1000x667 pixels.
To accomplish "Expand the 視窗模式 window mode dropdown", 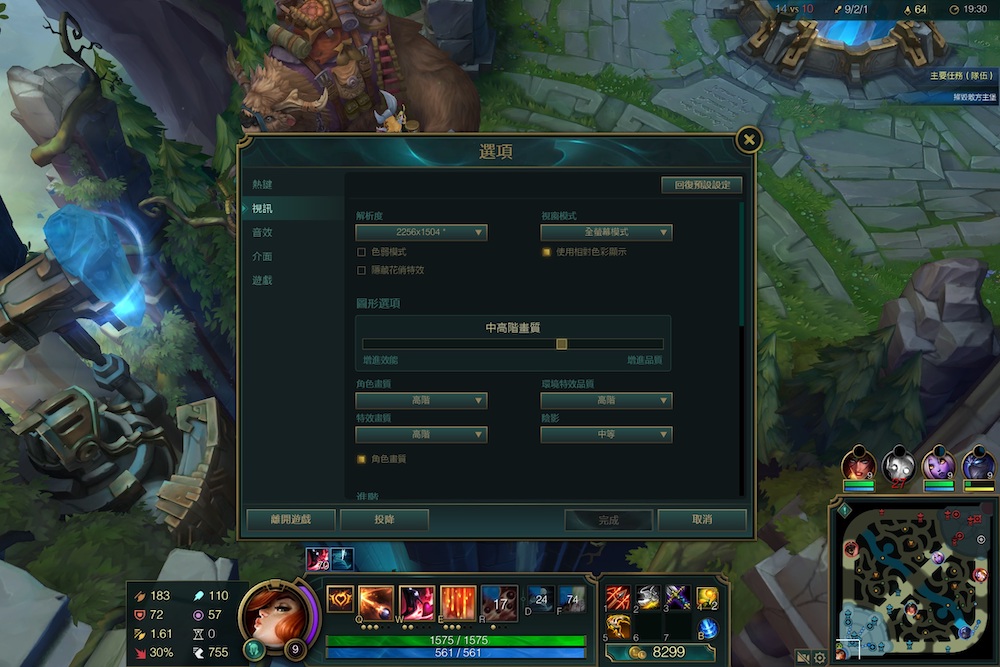I will 606,233.
